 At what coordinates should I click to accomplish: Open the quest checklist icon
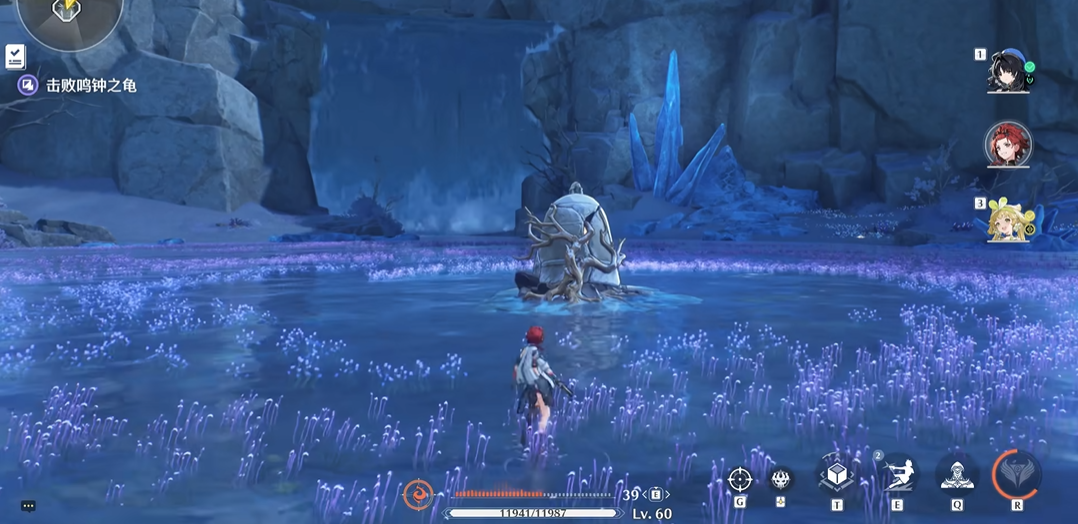(x=15, y=56)
